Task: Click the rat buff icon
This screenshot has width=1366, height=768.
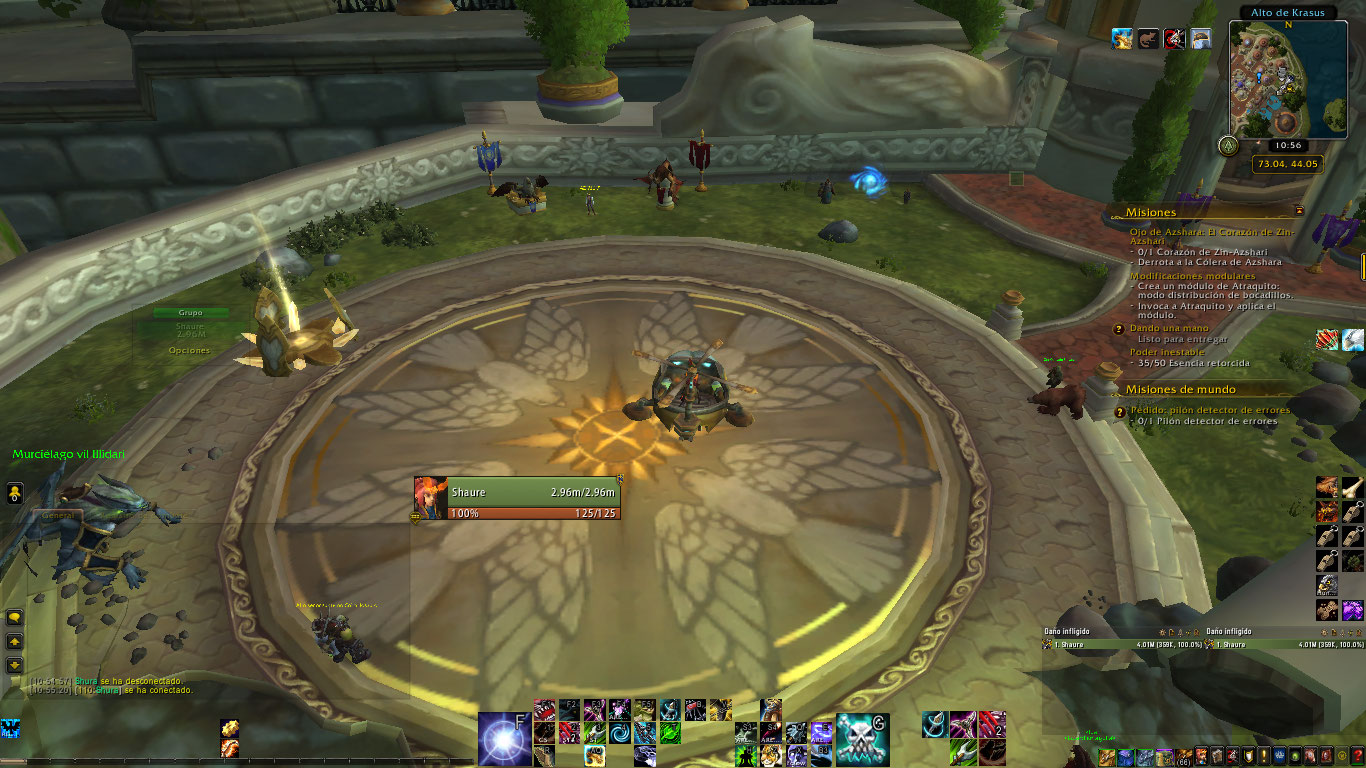Action: [1149, 39]
